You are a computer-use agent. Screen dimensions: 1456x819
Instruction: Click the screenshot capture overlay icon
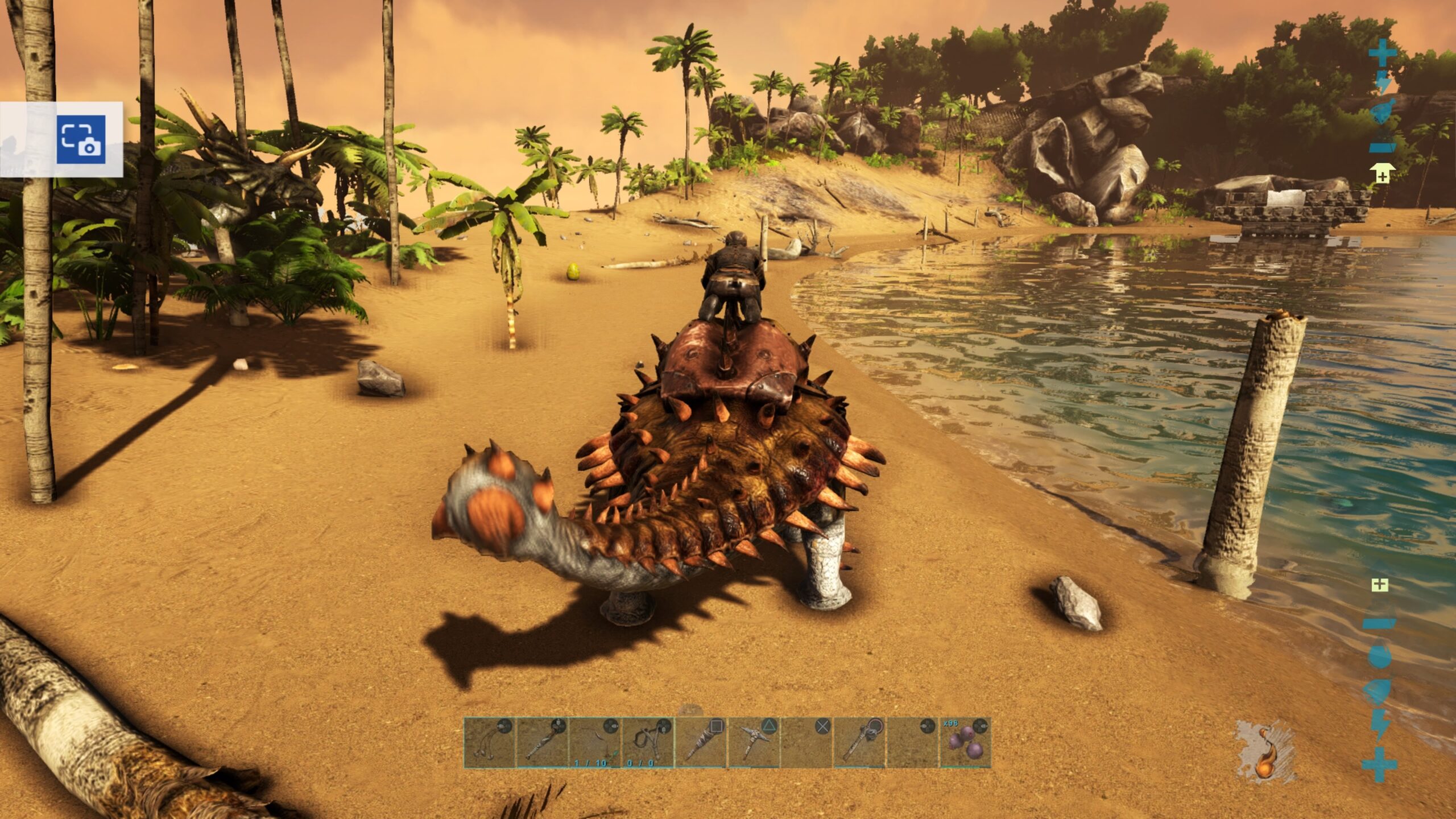tap(81, 139)
